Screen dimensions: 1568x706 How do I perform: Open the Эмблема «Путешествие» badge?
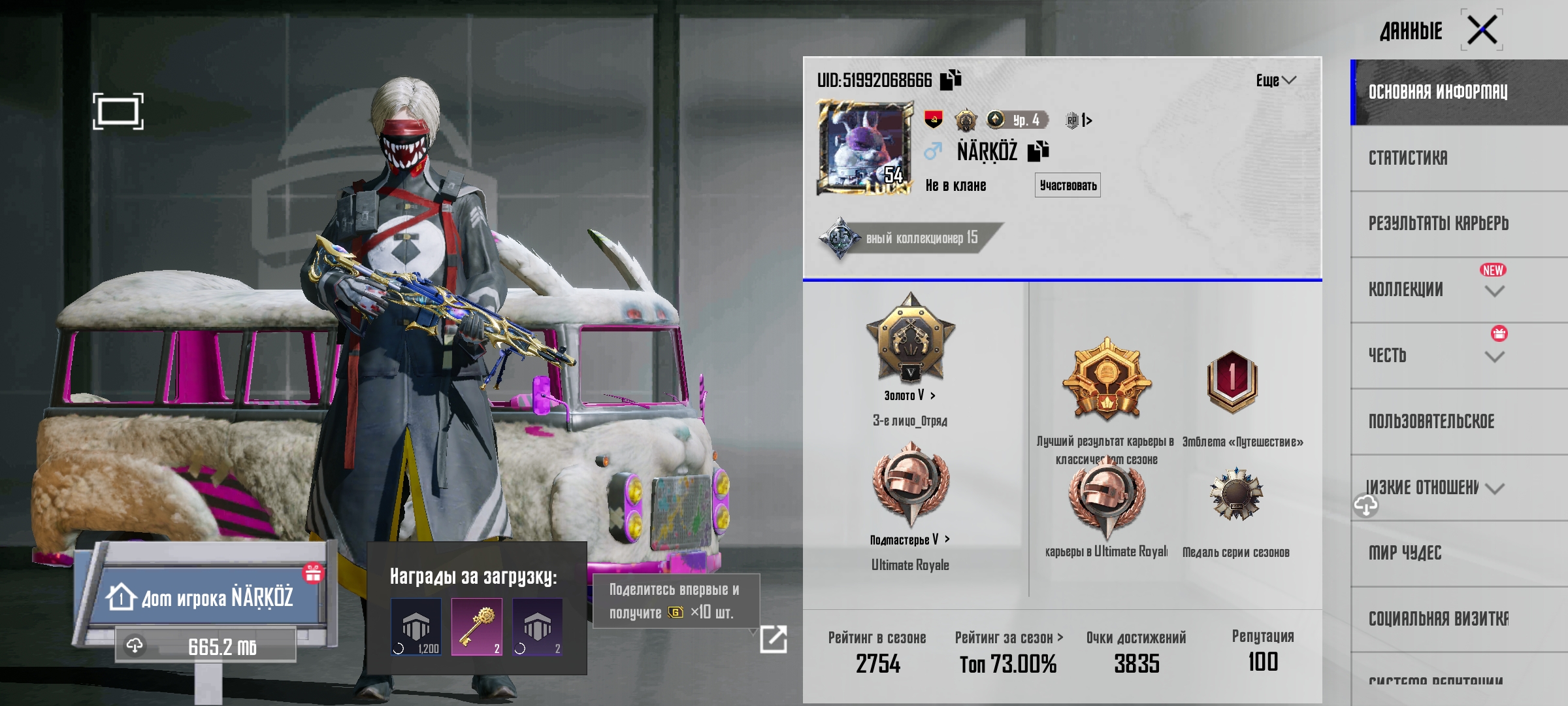(1232, 382)
